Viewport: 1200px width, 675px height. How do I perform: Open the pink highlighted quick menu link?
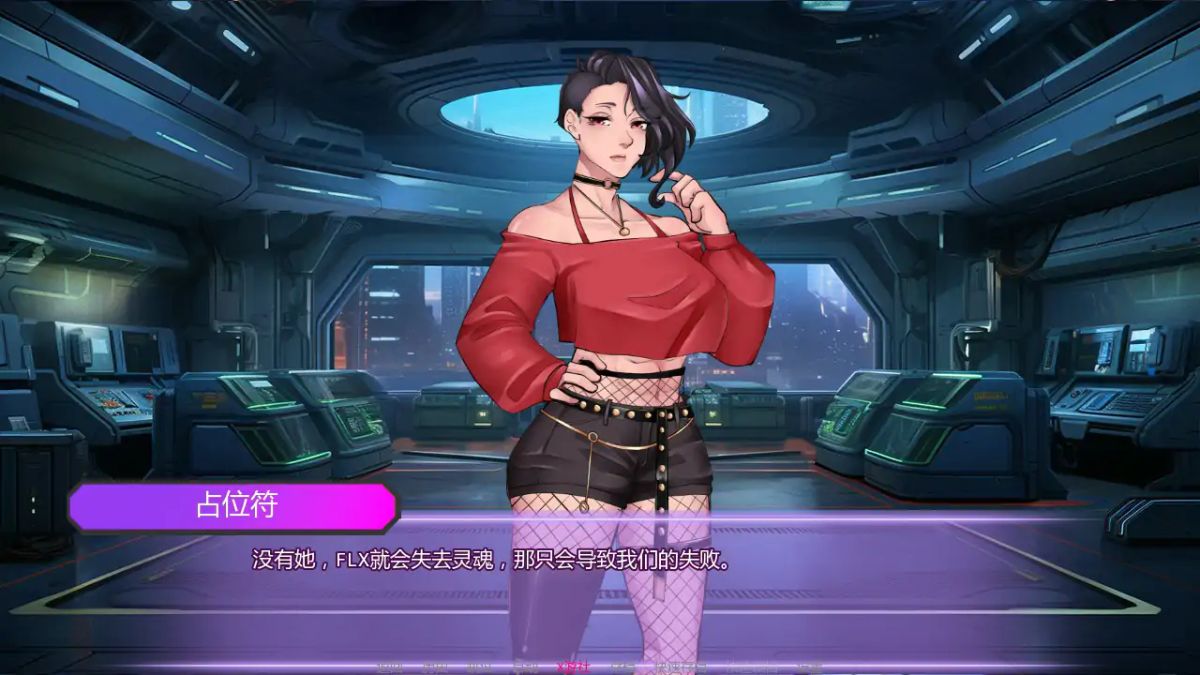(x=573, y=666)
